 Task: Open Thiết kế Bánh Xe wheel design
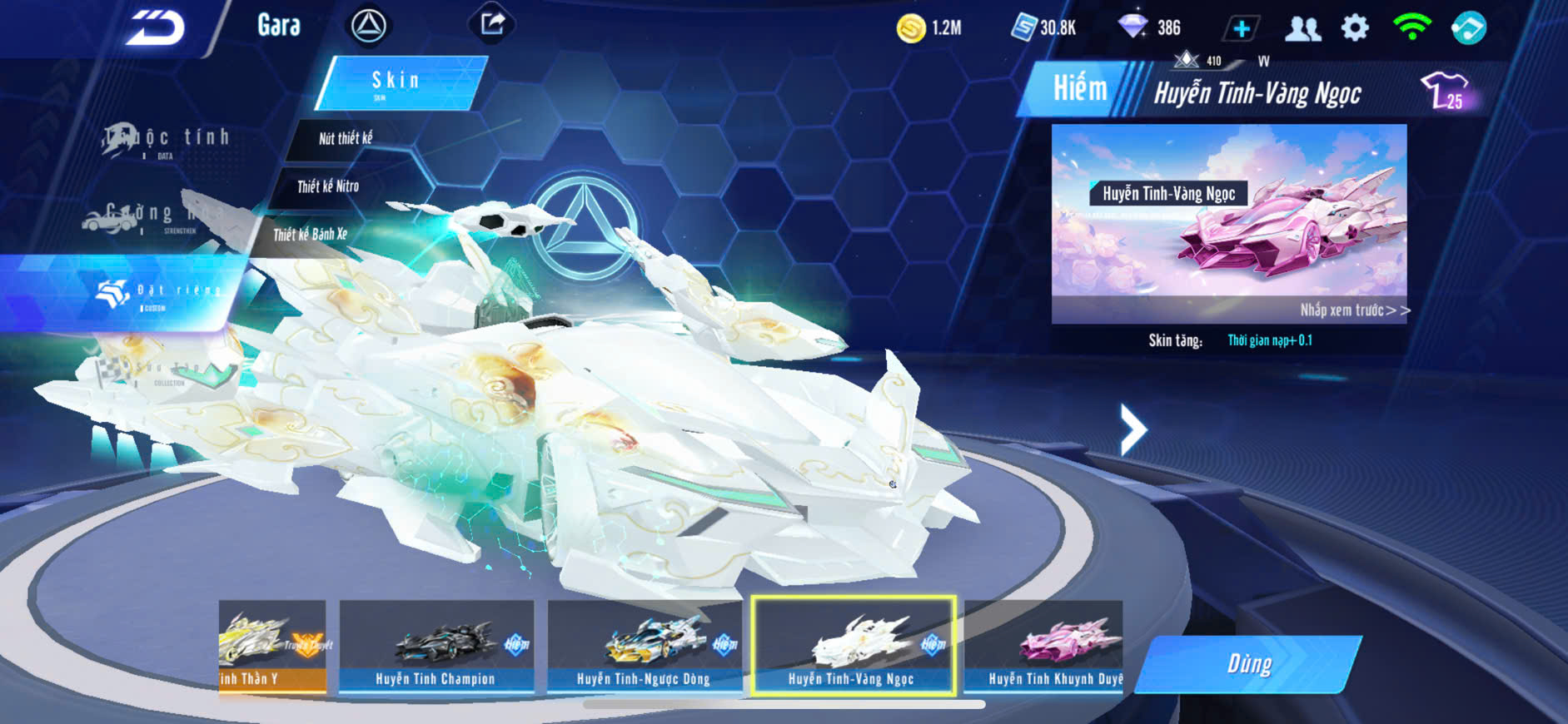310,235
